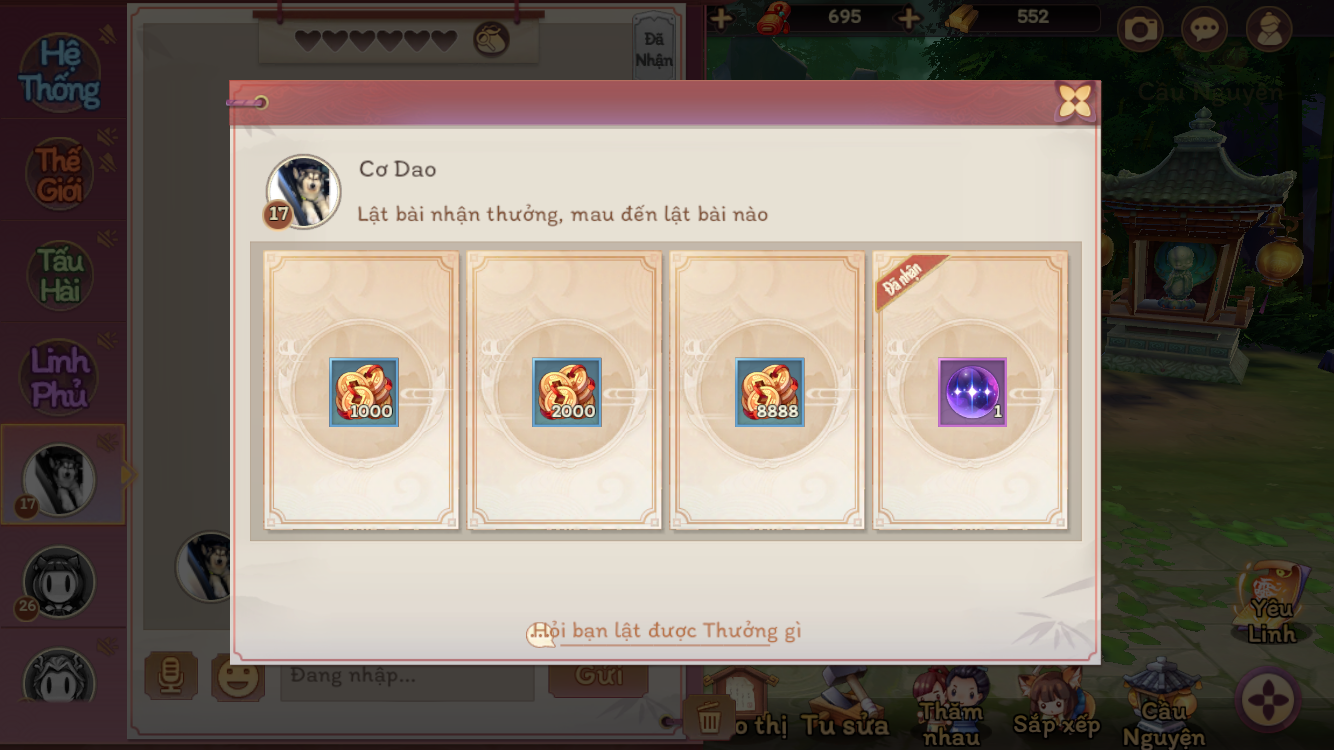Image resolution: width=1334 pixels, height=750 pixels.
Task: Open the camera screenshot icon
Action: coord(1140,29)
